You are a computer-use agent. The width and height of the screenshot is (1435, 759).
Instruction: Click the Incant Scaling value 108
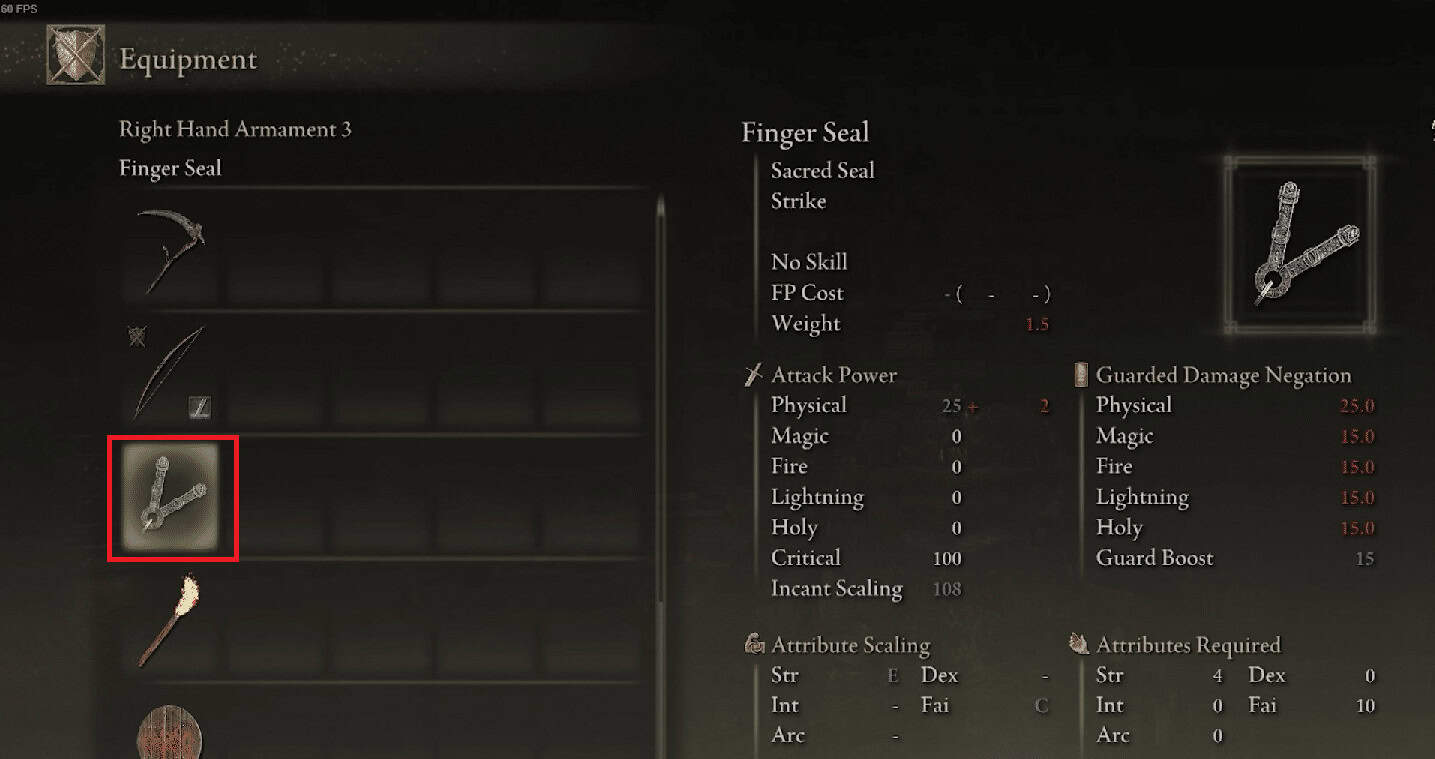pyautogui.click(x=947, y=589)
